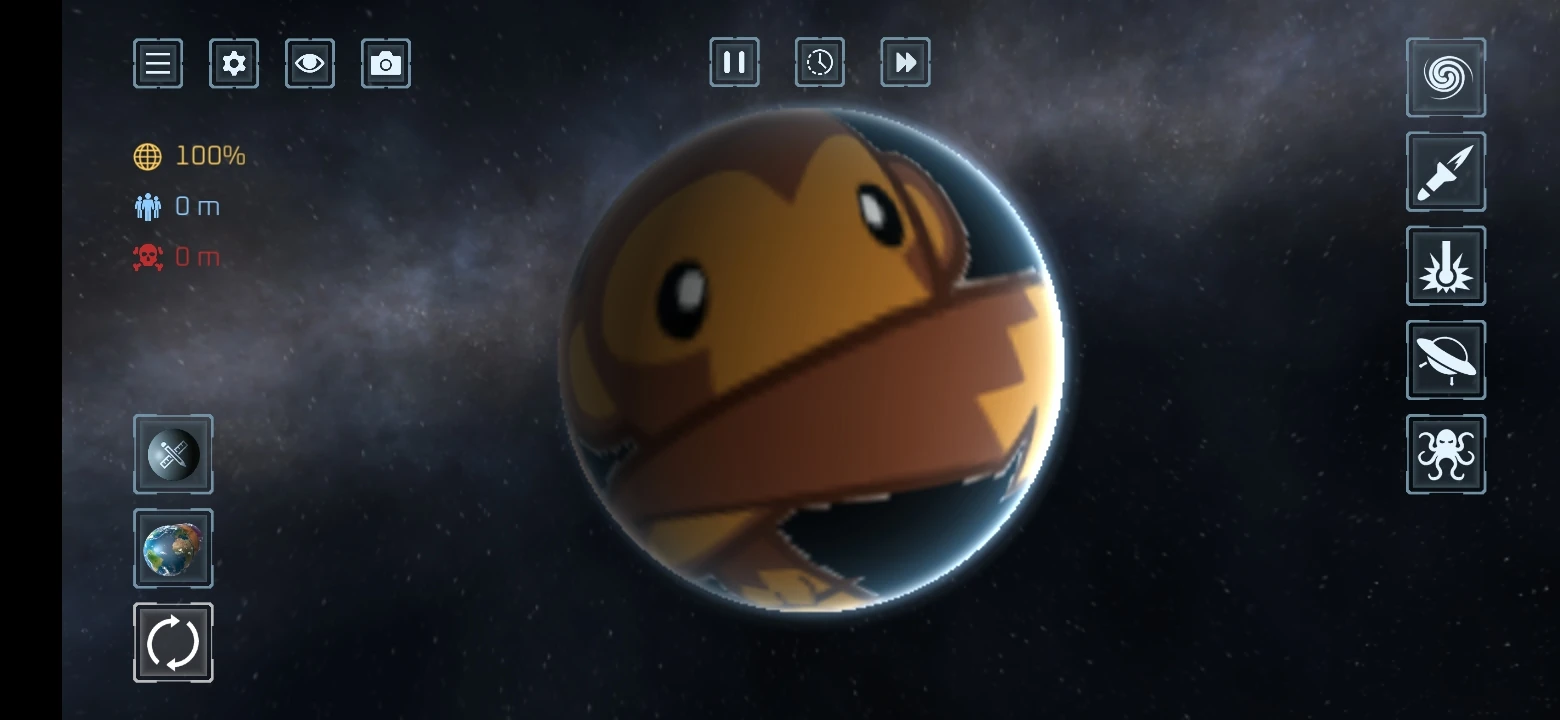1560x720 pixels.
Task: Enable fast forward speed
Action: click(x=905, y=62)
